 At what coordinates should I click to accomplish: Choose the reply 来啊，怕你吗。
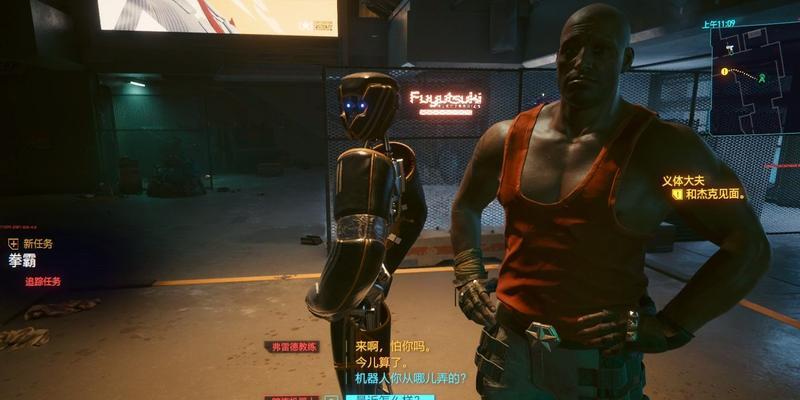393,346
